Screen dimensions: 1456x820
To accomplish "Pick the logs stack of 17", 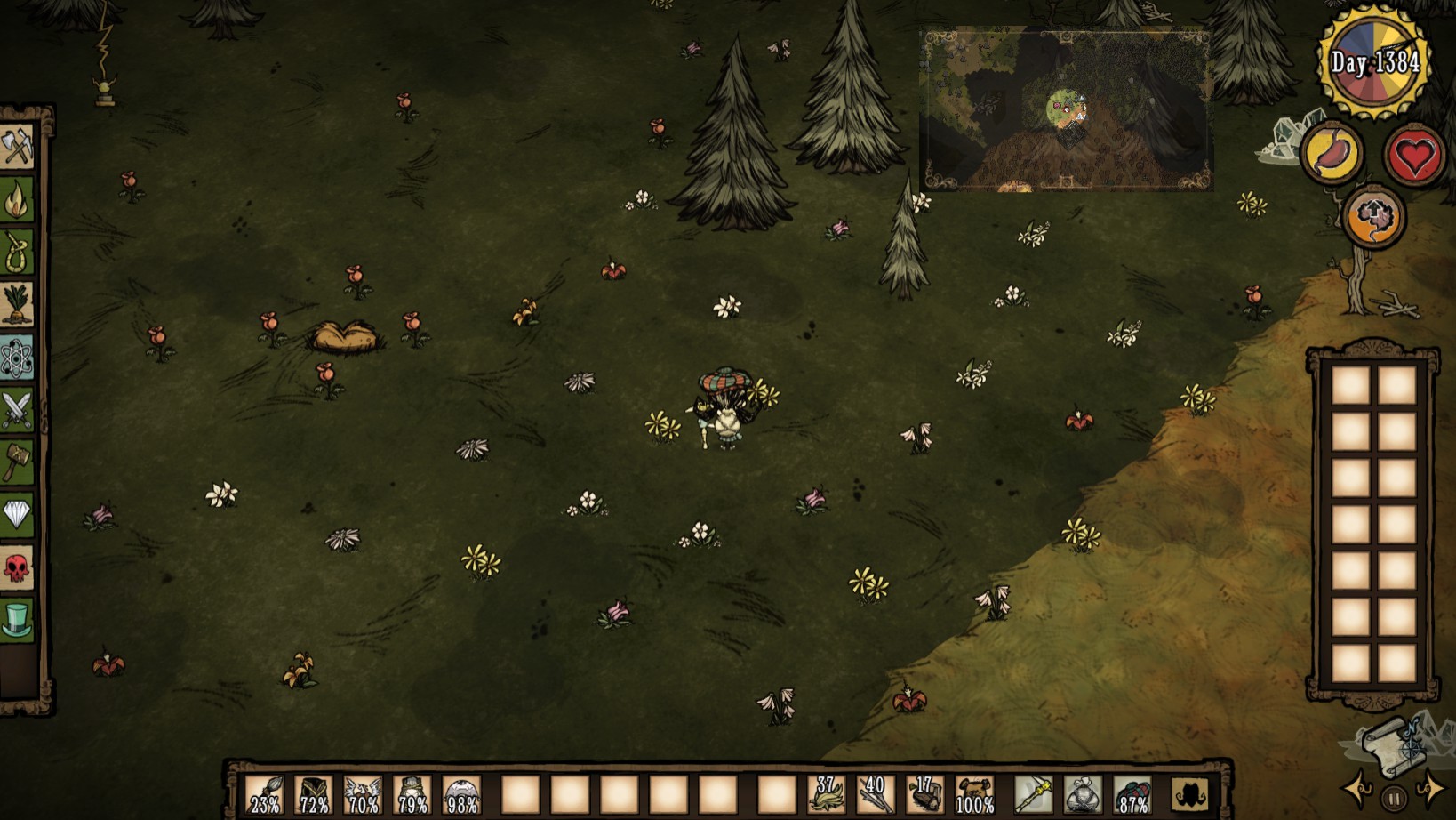I will click(925, 794).
